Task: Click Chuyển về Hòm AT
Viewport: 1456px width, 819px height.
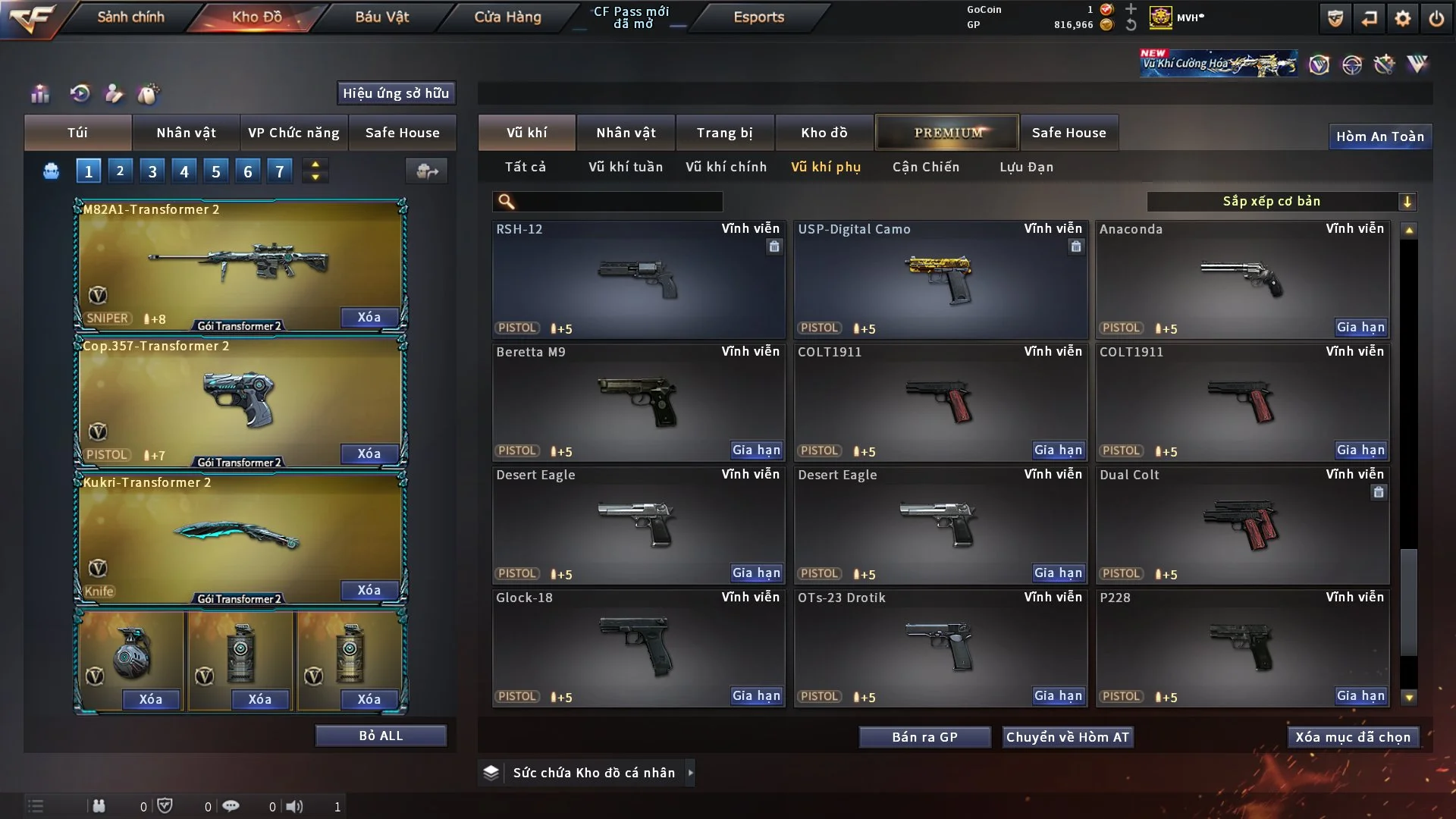Action: coord(1067,737)
